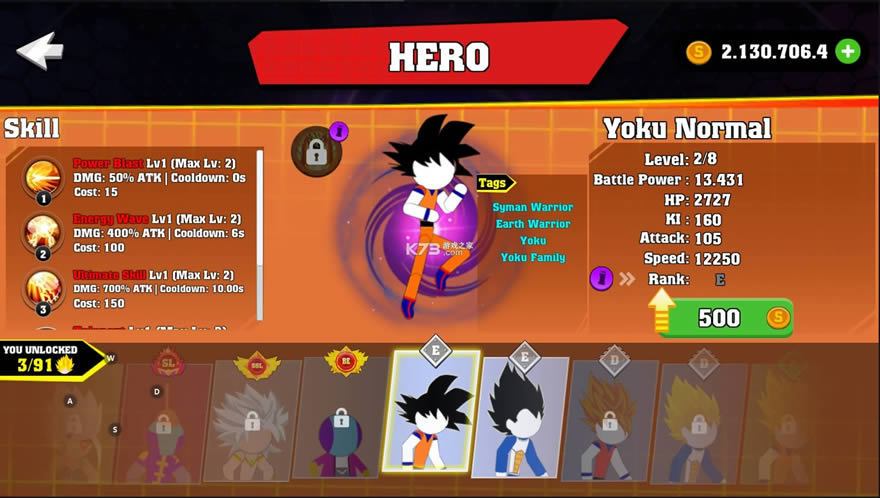The width and height of the screenshot is (880, 498).
Task: Choose the black spiky-haired Yoku hero card
Action: tap(432, 412)
